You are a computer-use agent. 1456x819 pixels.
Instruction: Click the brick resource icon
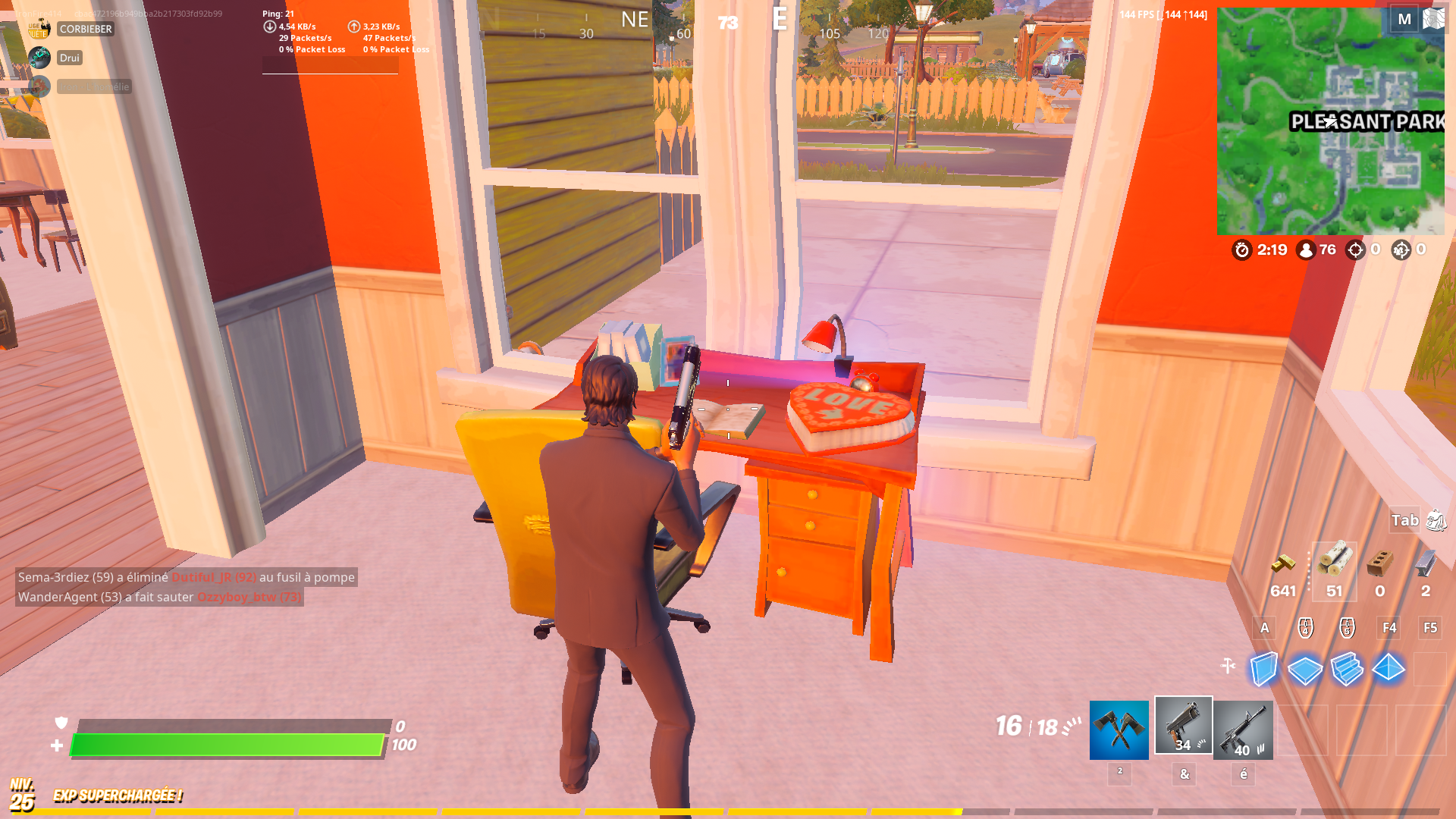[1379, 565]
